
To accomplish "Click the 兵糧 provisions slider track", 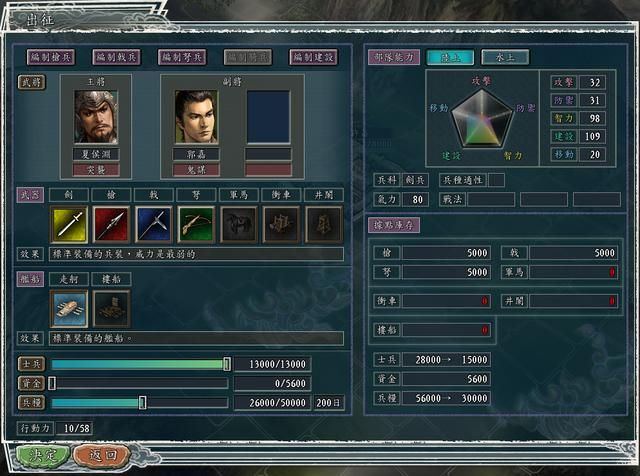I will coord(139,402).
